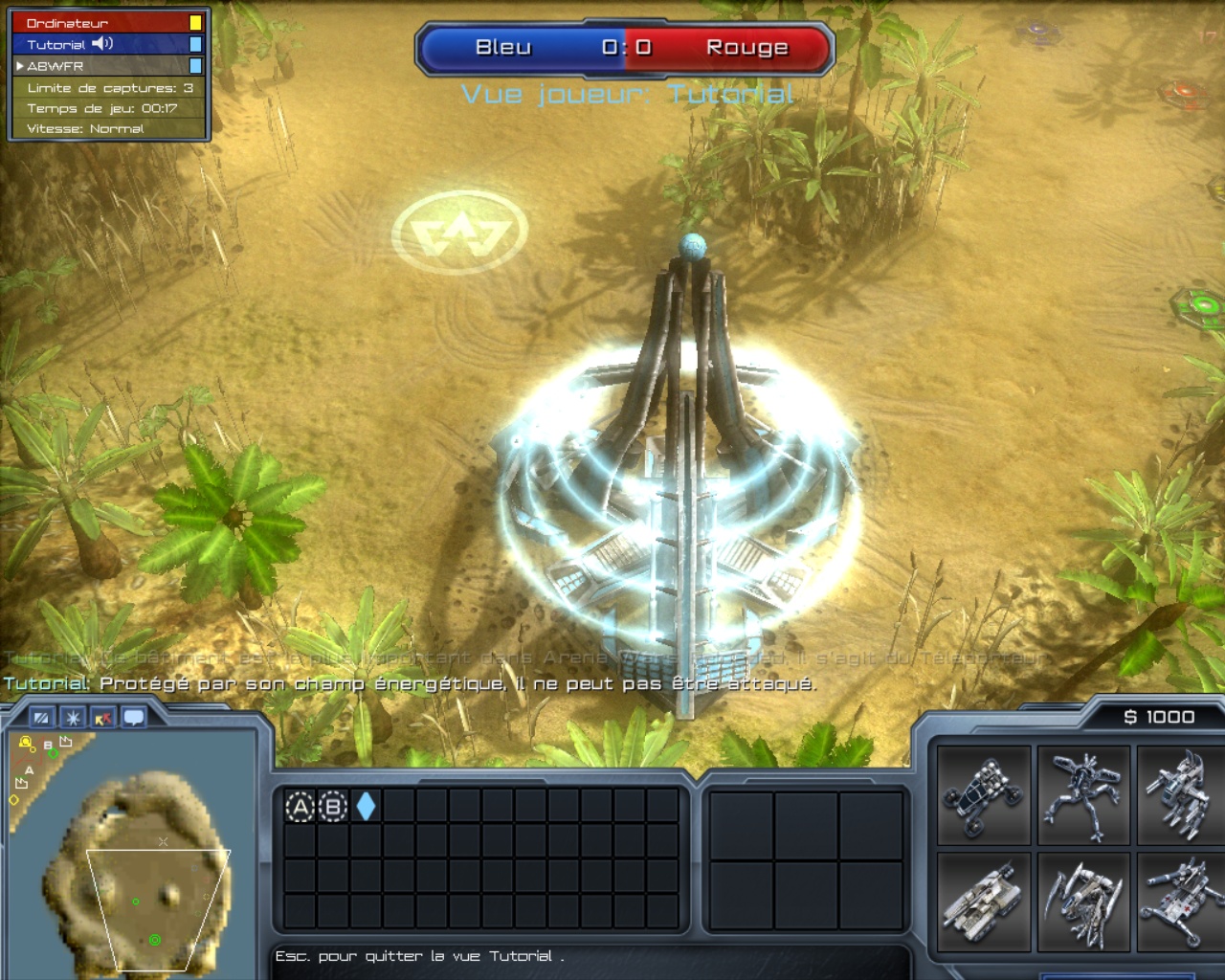
Task: Buy the four-wheeled buggy unit
Action: 984,796
